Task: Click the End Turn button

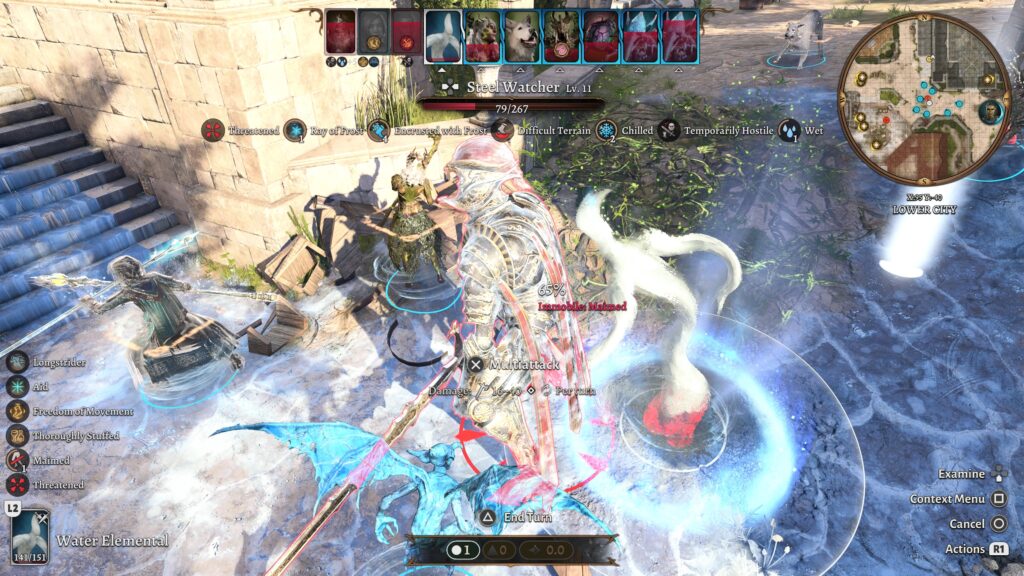Action: [x=486, y=517]
